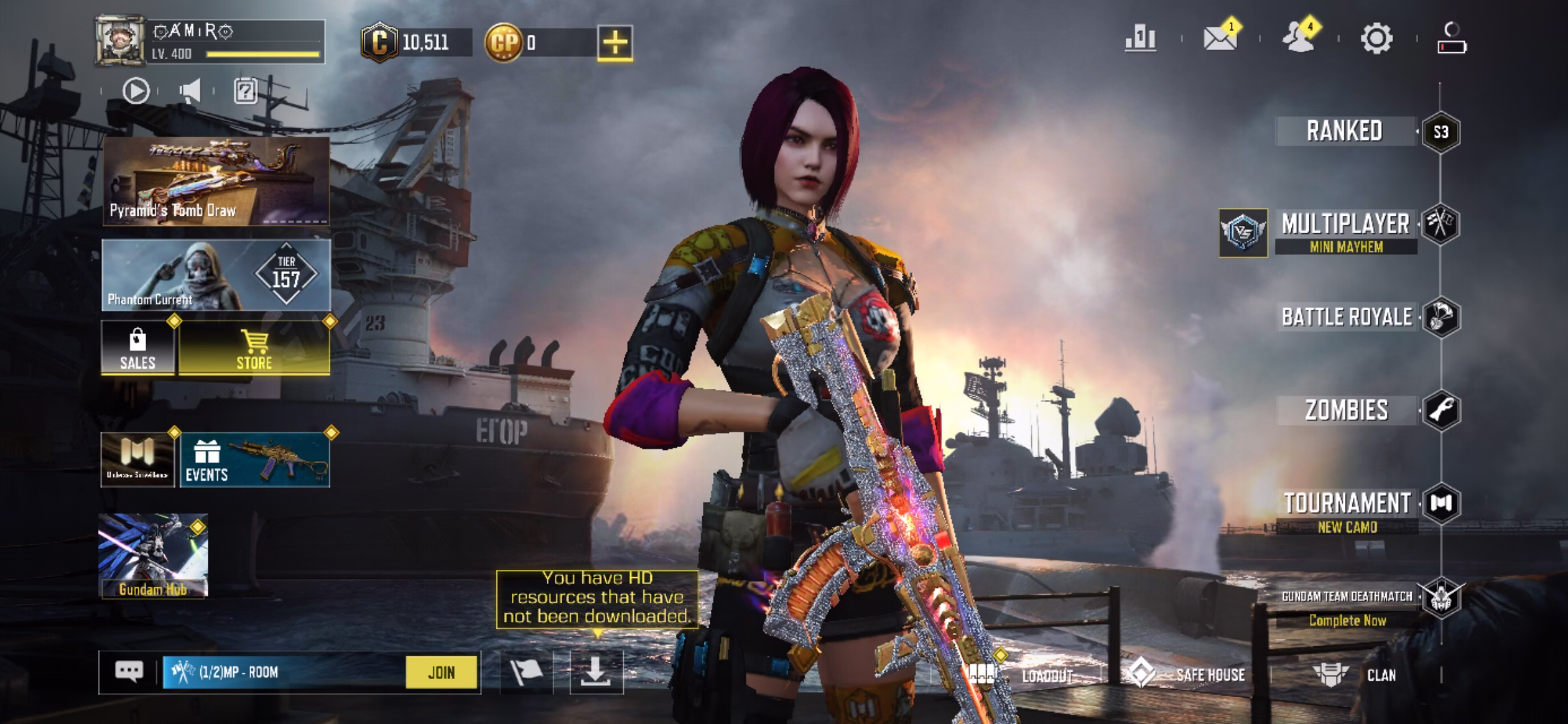Image resolution: width=1568 pixels, height=724 pixels.
Task: Open the Ranked mode
Action: (1345, 131)
